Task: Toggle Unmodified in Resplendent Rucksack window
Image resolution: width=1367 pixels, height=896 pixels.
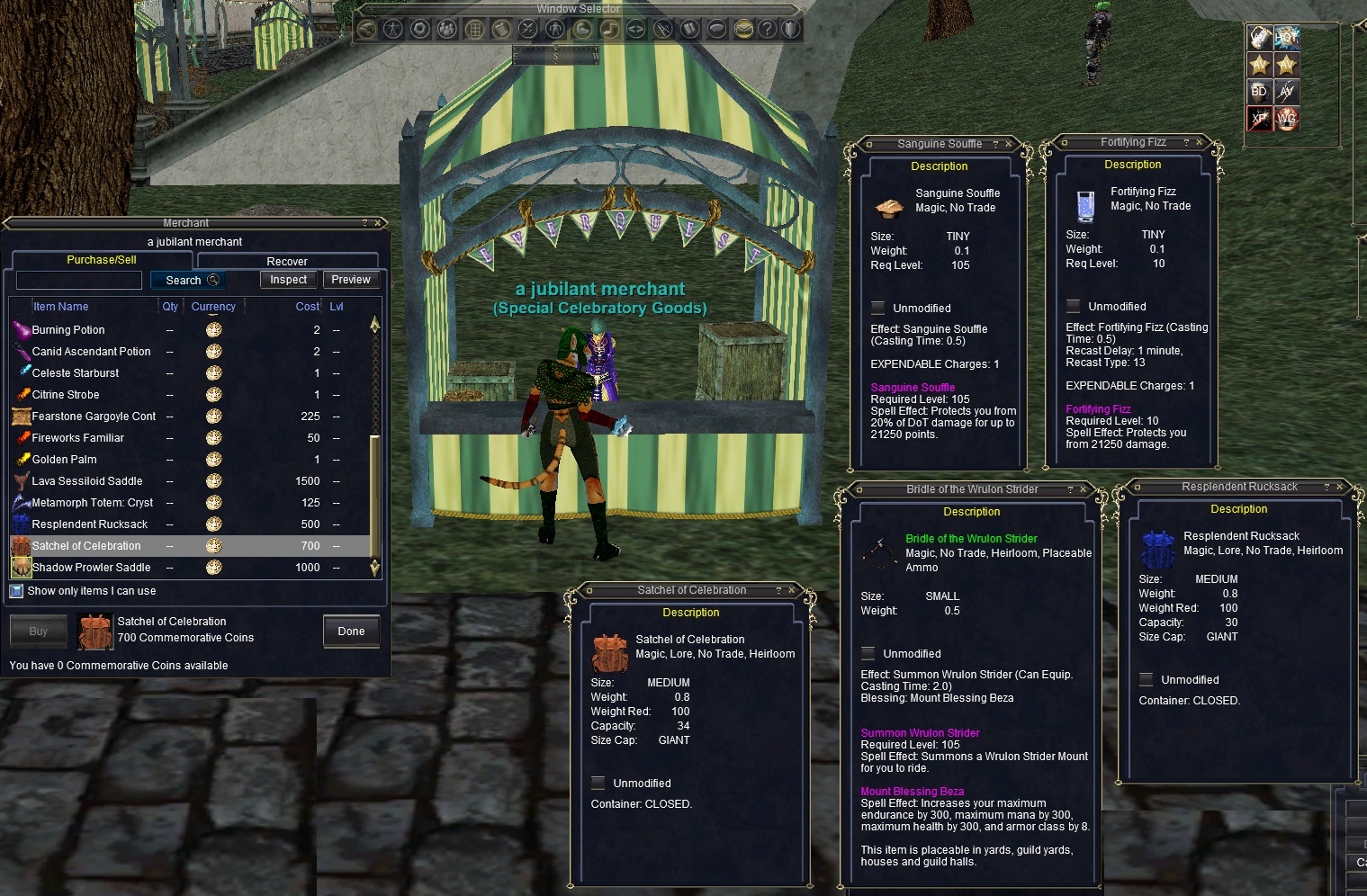Action: (1146, 679)
